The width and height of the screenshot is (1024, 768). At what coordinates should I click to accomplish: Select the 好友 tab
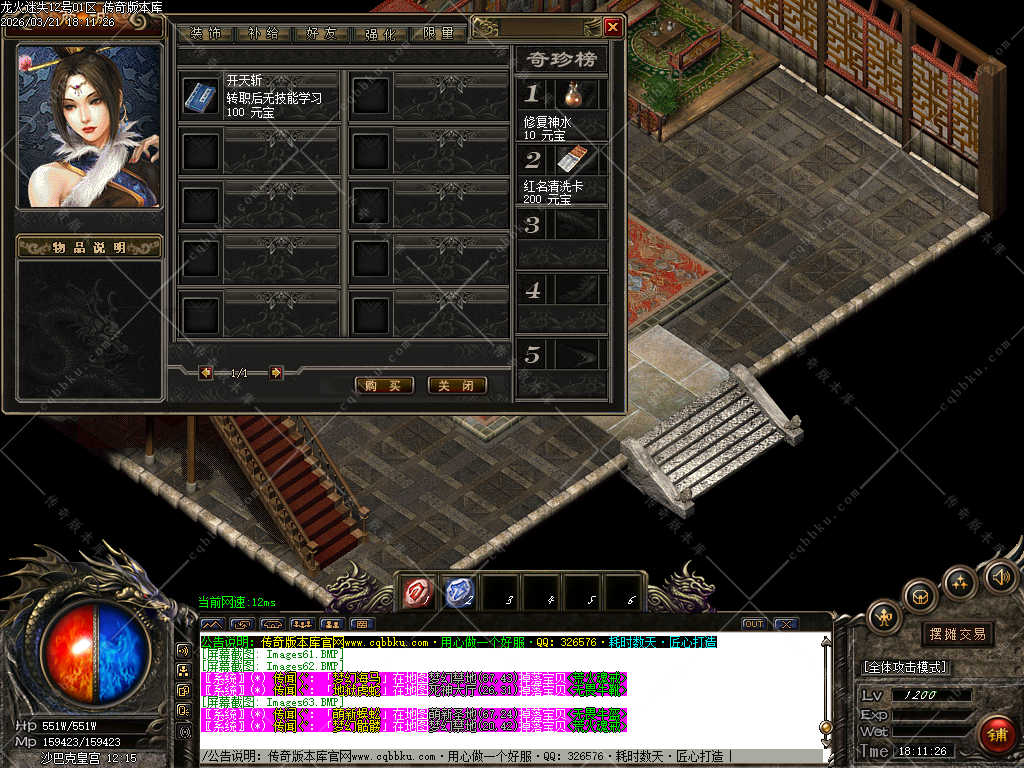point(323,33)
